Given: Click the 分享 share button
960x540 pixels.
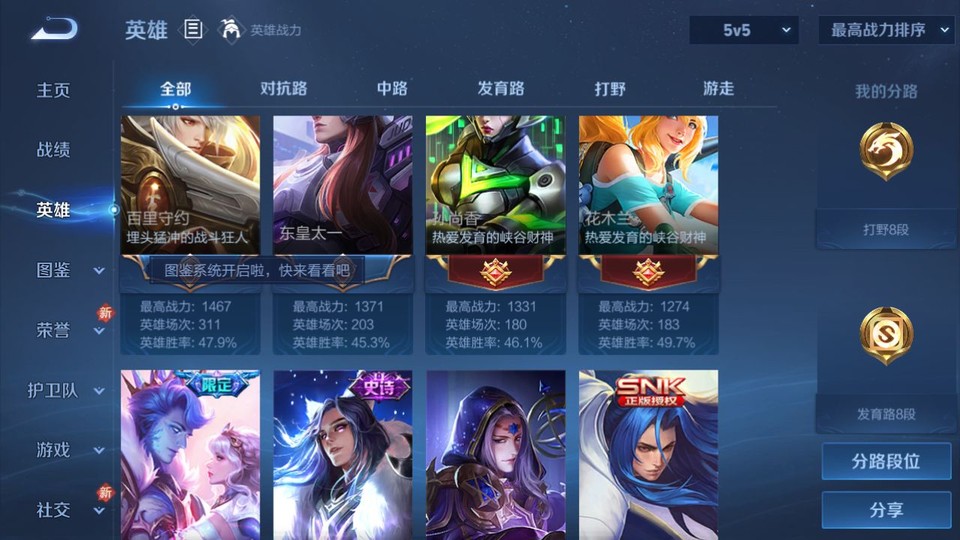Looking at the screenshot, I should click(x=886, y=510).
